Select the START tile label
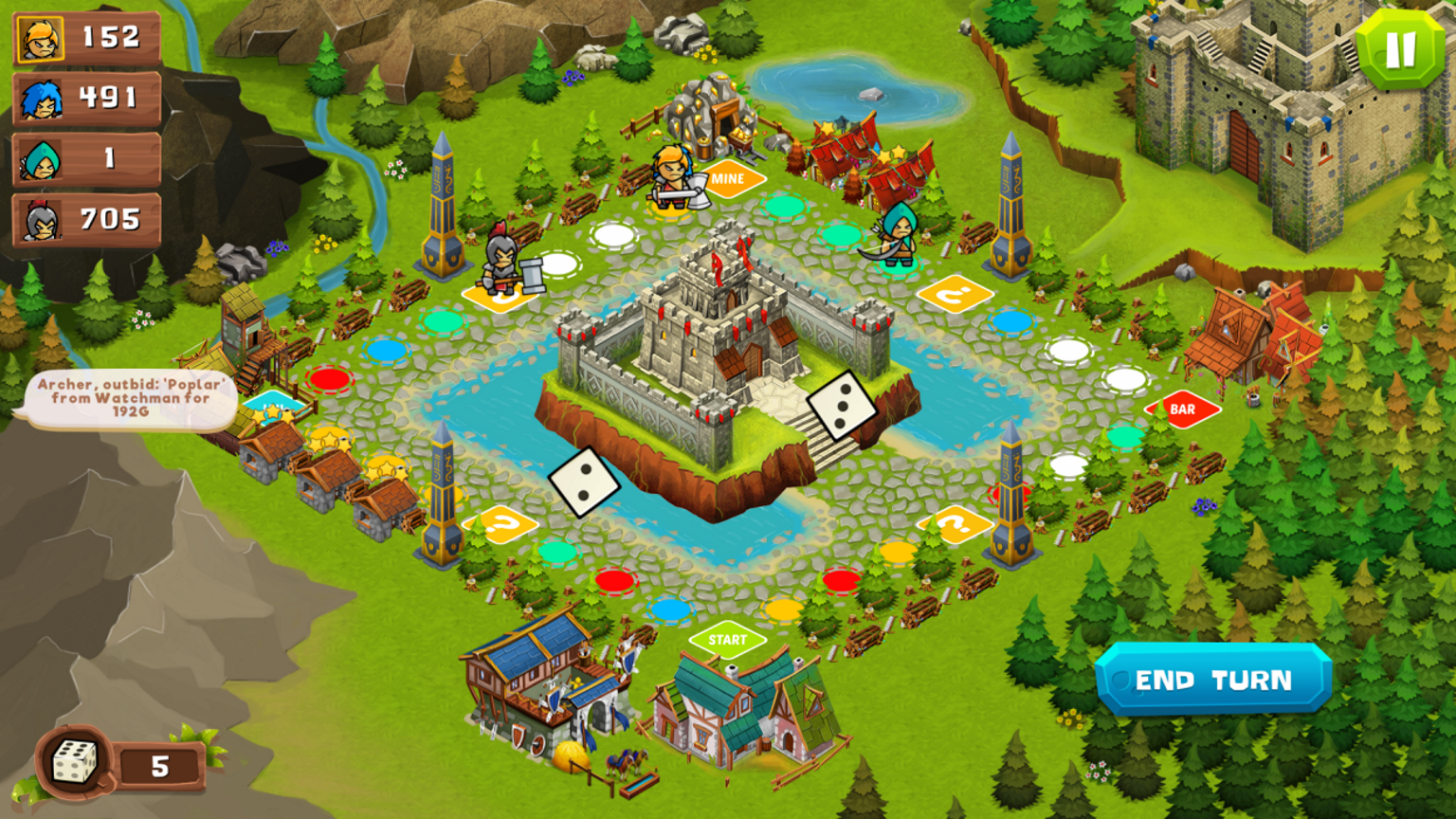 pyautogui.click(x=726, y=641)
